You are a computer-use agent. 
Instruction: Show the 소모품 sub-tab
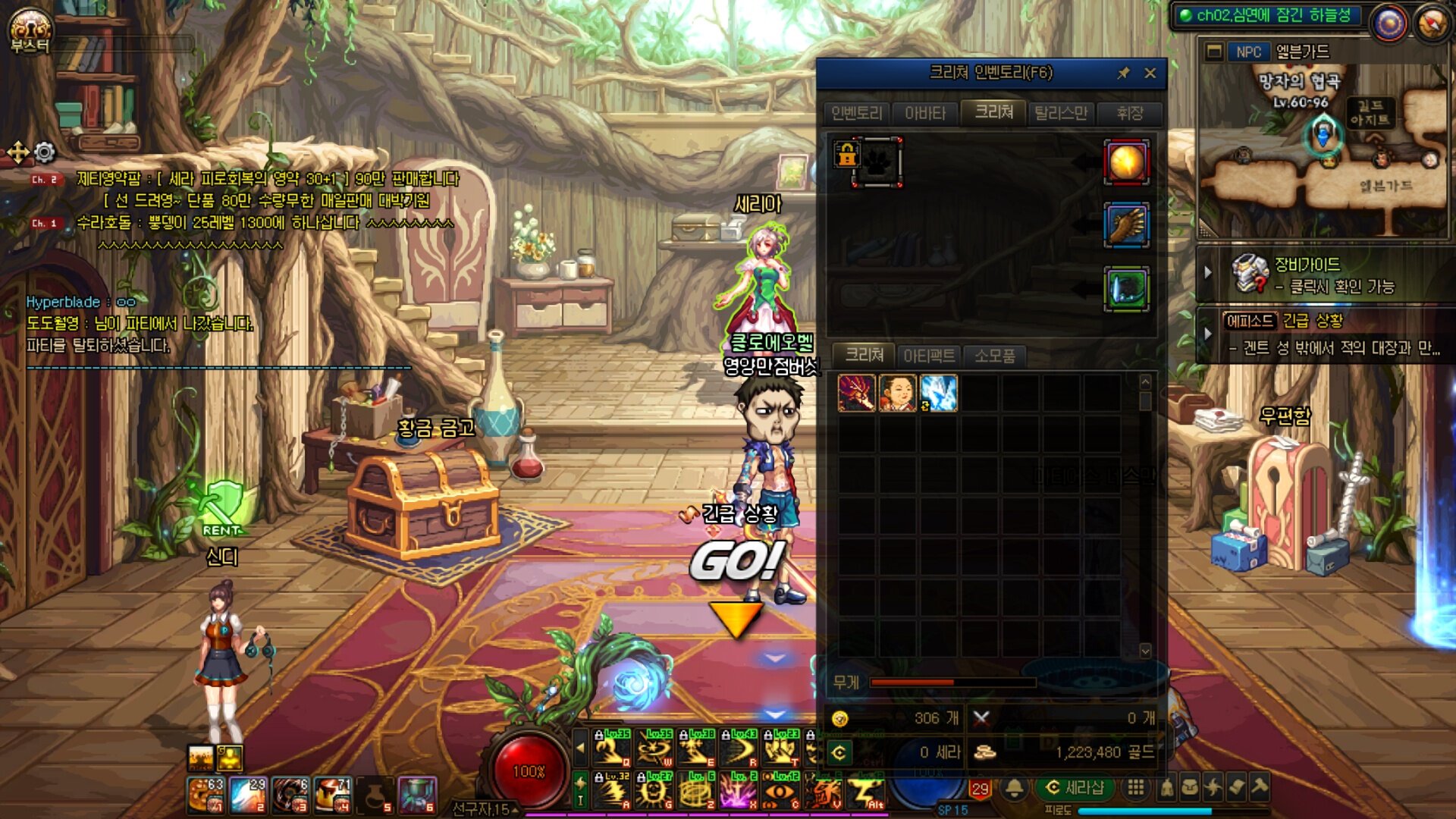[x=994, y=356]
